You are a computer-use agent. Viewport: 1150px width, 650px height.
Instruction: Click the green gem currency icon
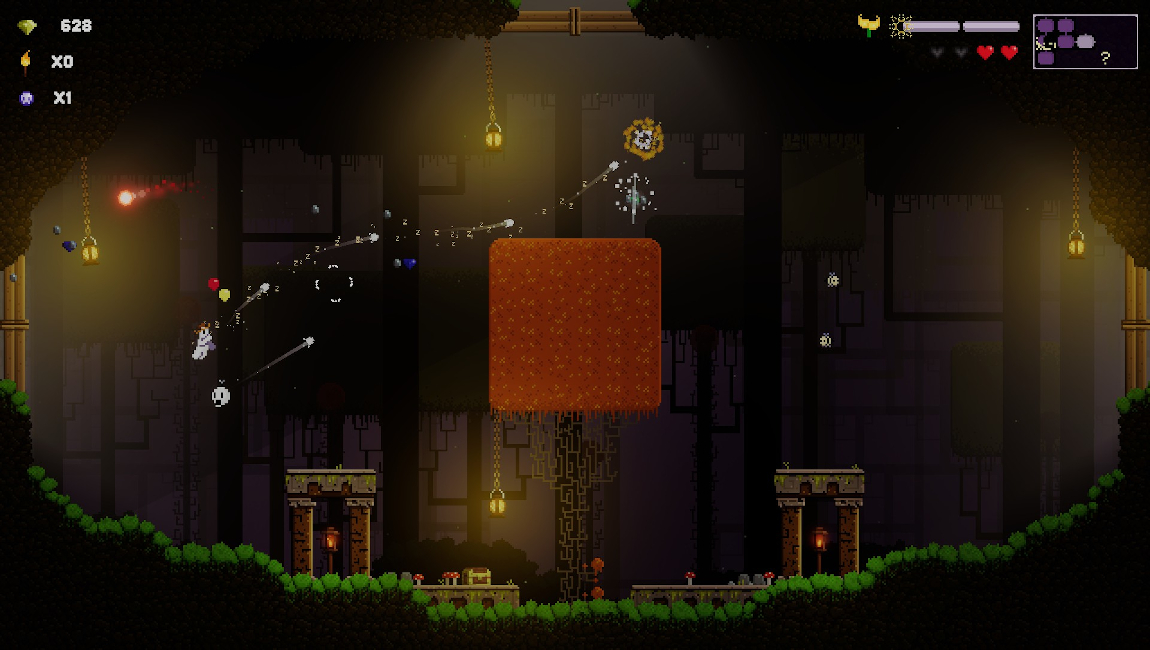(x=27, y=27)
